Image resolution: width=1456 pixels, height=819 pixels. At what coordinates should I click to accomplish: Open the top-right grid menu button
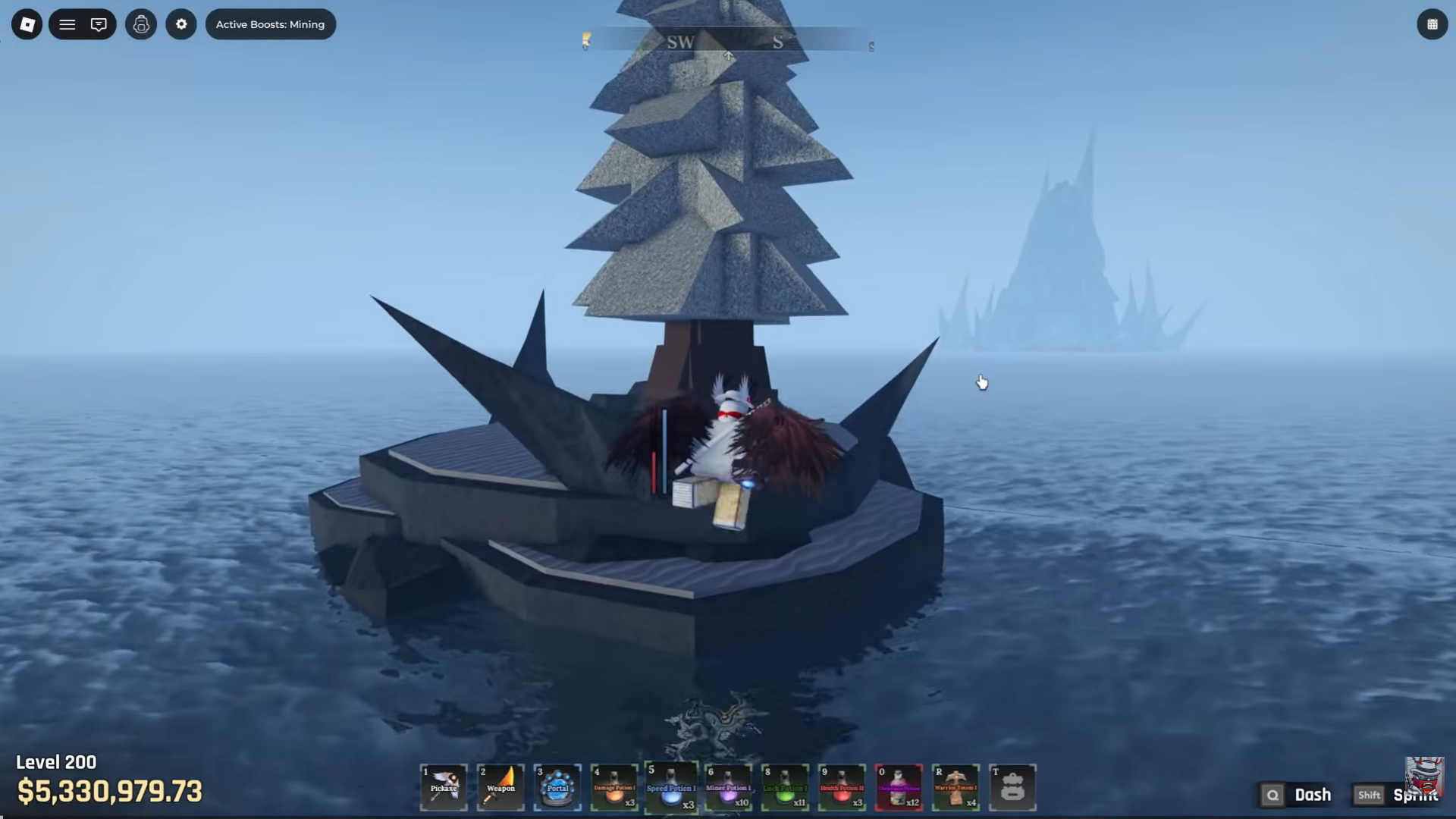click(1432, 24)
